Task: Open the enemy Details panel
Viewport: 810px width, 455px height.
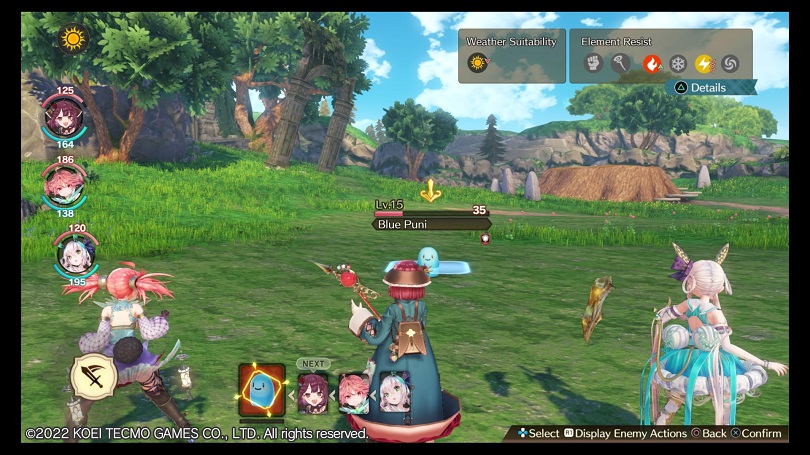Action: pos(711,88)
